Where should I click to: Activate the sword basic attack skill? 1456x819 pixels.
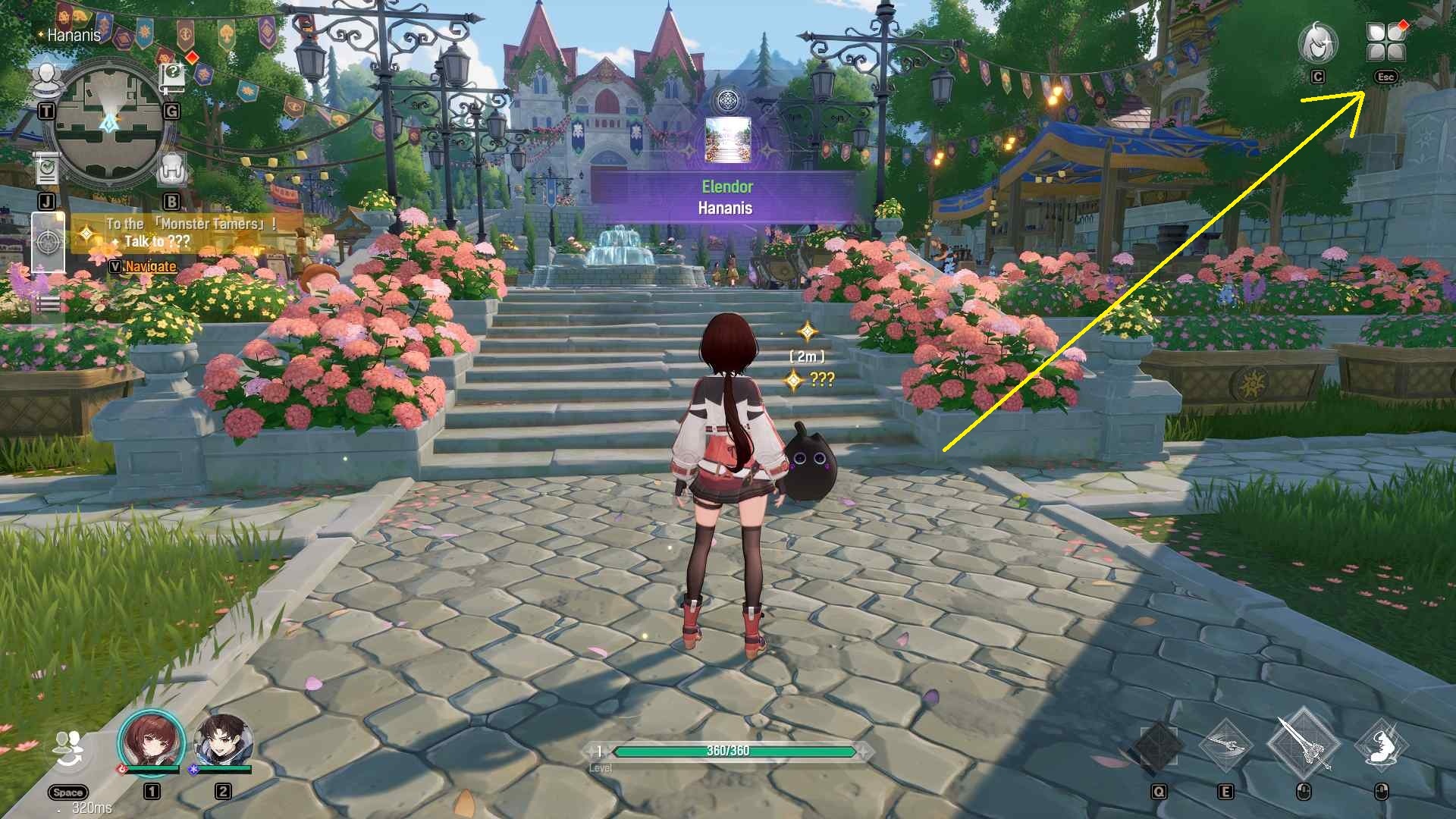(1304, 743)
